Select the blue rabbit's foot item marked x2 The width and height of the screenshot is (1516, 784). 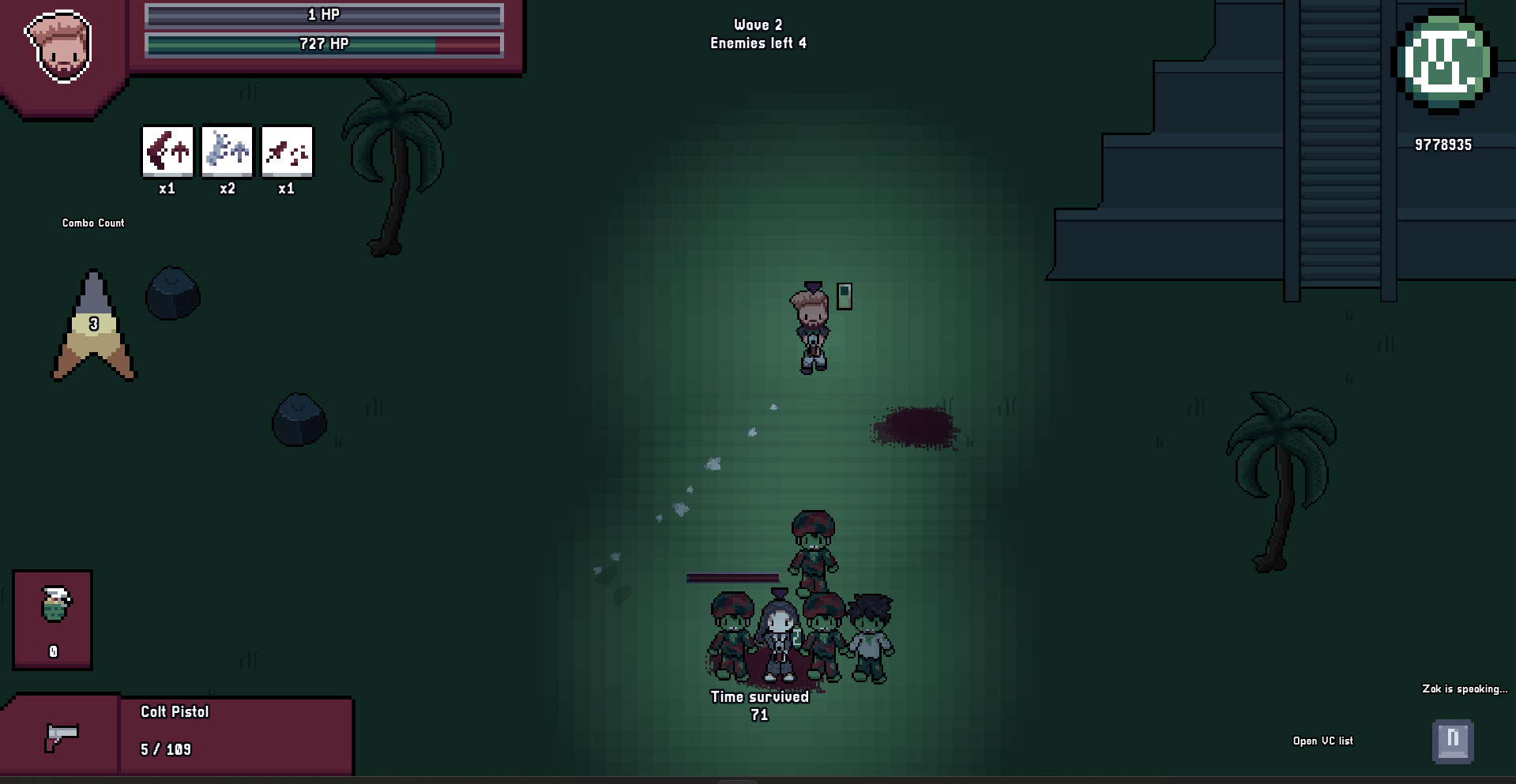[x=226, y=152]
